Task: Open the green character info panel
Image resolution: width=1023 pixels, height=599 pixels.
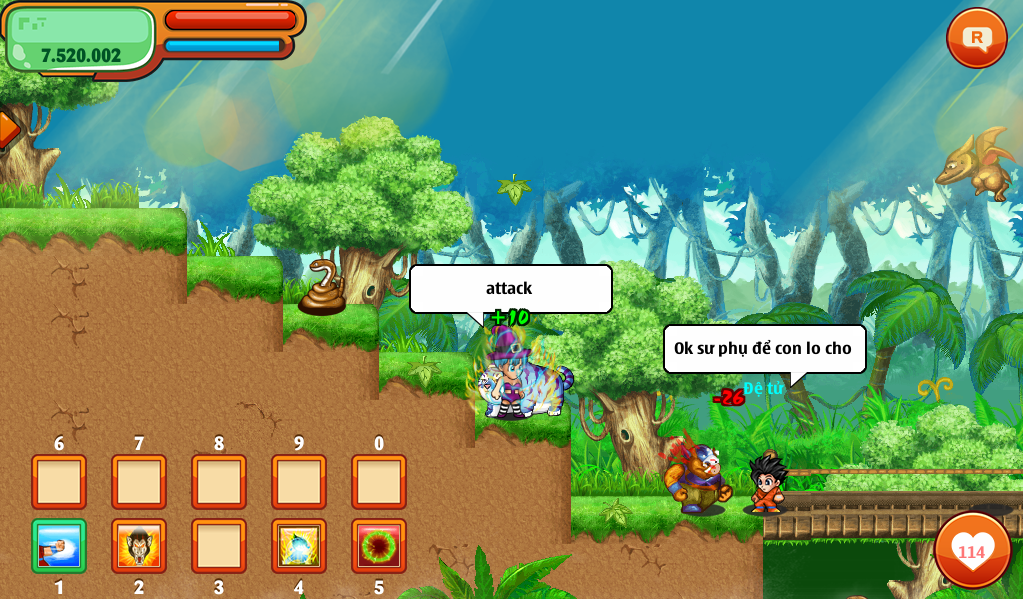Action: pyautogui.click(x=80, y=40)
